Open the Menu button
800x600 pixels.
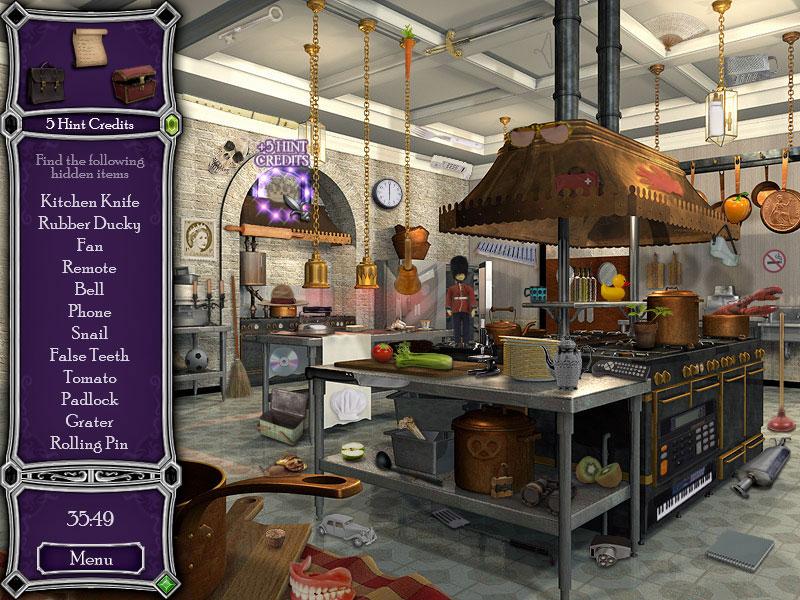[89, 558]
